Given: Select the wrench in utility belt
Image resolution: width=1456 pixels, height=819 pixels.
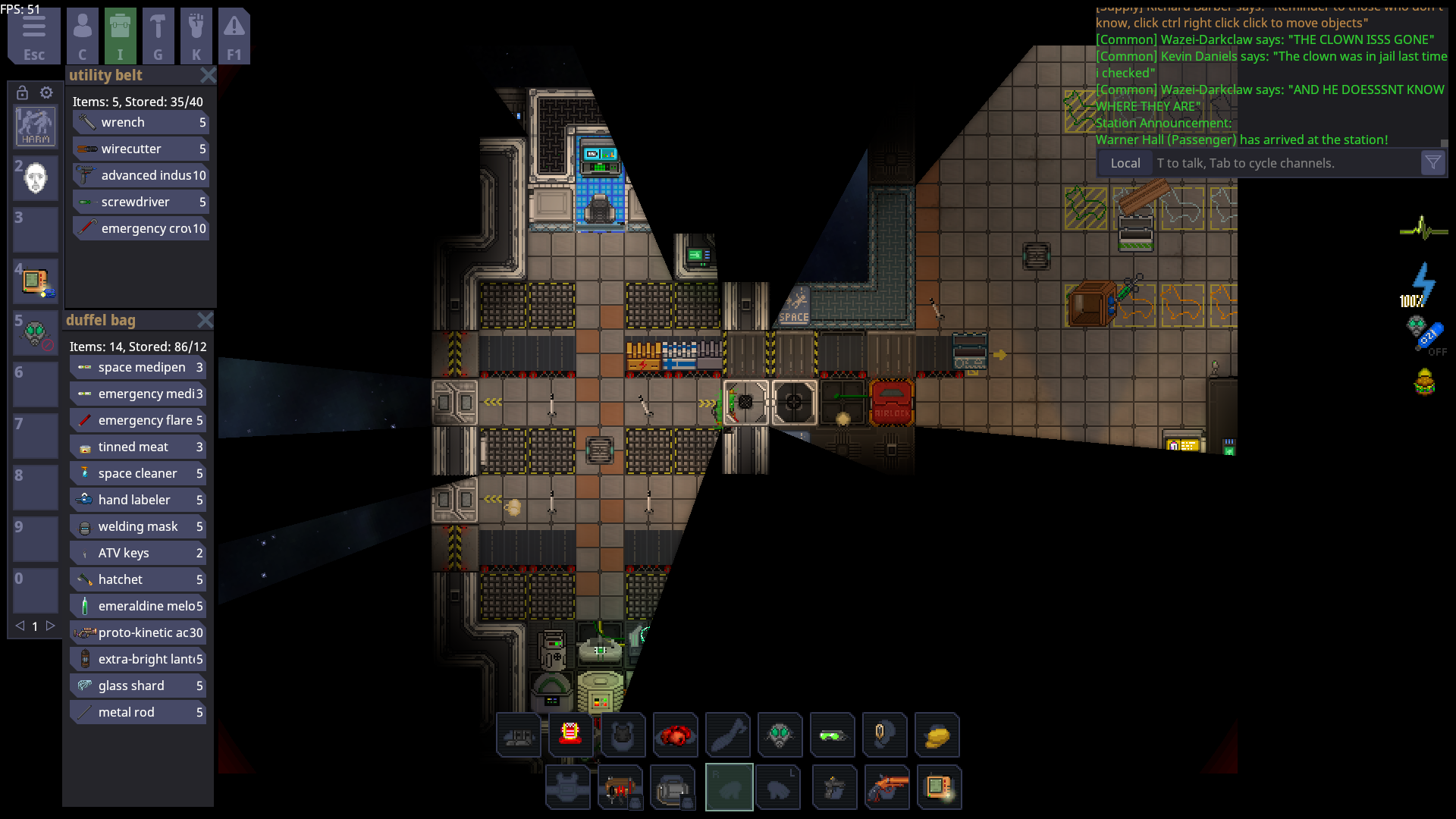Looking at the screenshot, I should point(141,122).
